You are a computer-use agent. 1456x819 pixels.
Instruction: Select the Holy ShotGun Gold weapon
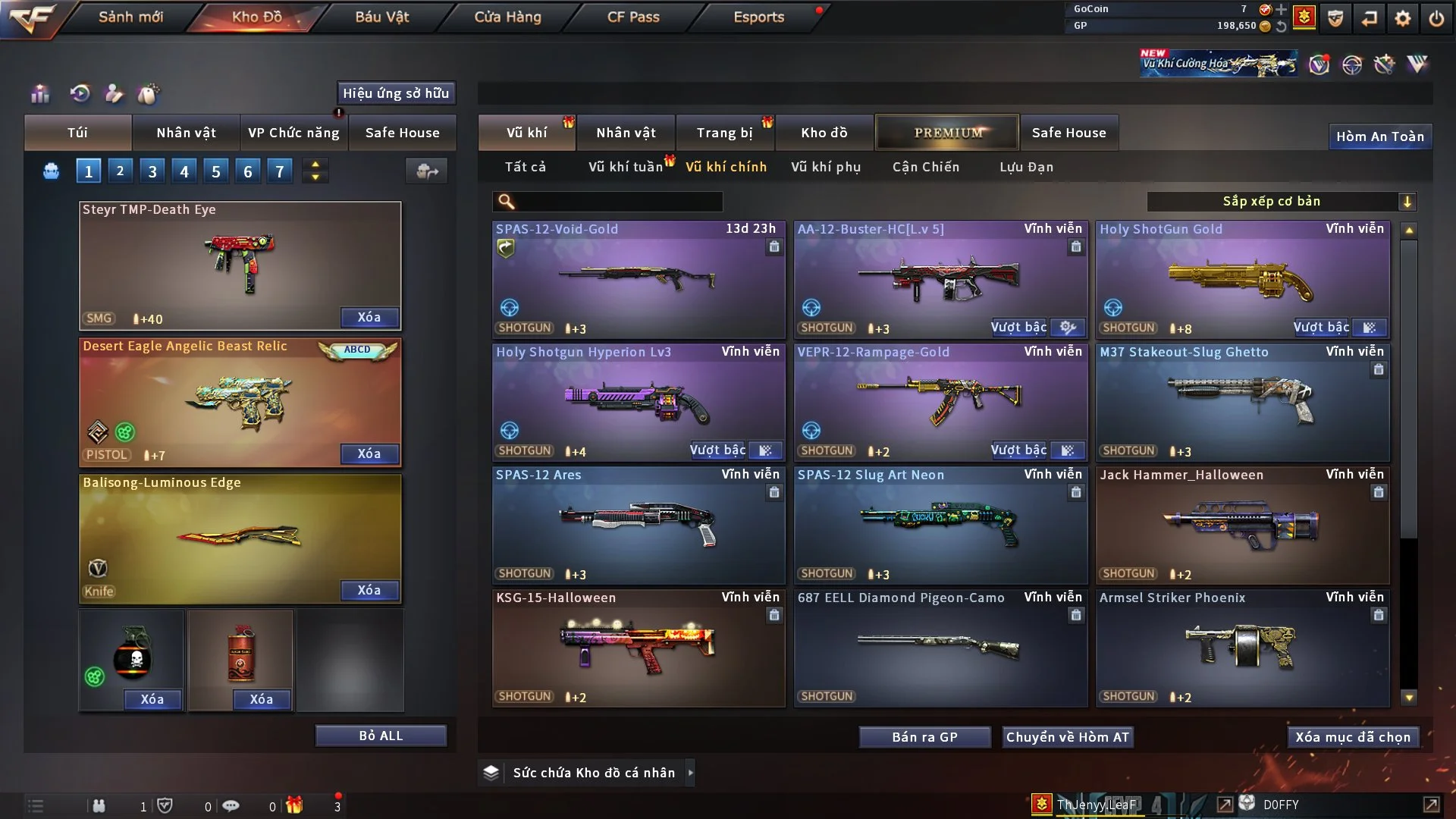tap(1242, 279)
